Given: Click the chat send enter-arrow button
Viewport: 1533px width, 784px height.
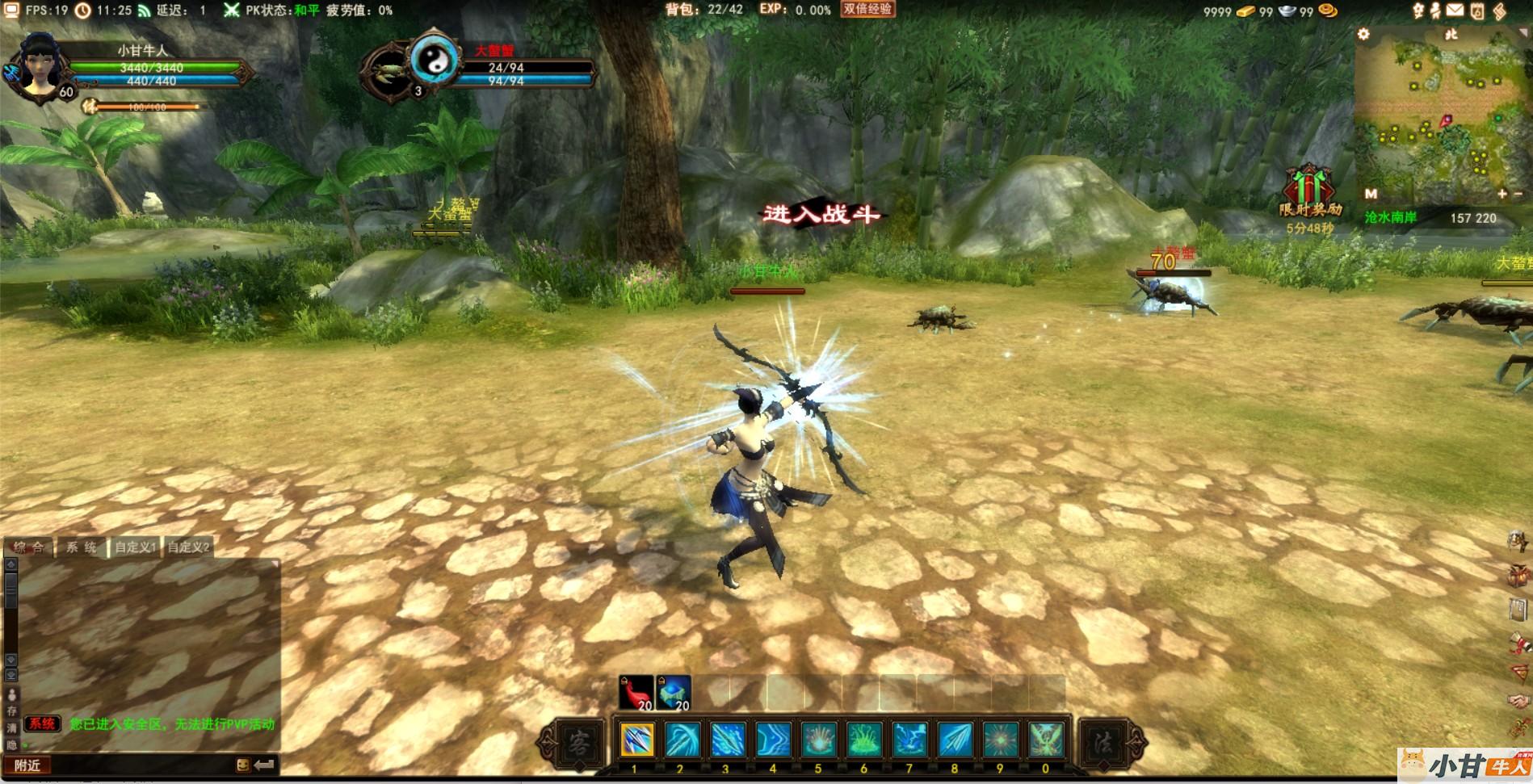Looking at the screenshot, I should (x=264, y=765).
